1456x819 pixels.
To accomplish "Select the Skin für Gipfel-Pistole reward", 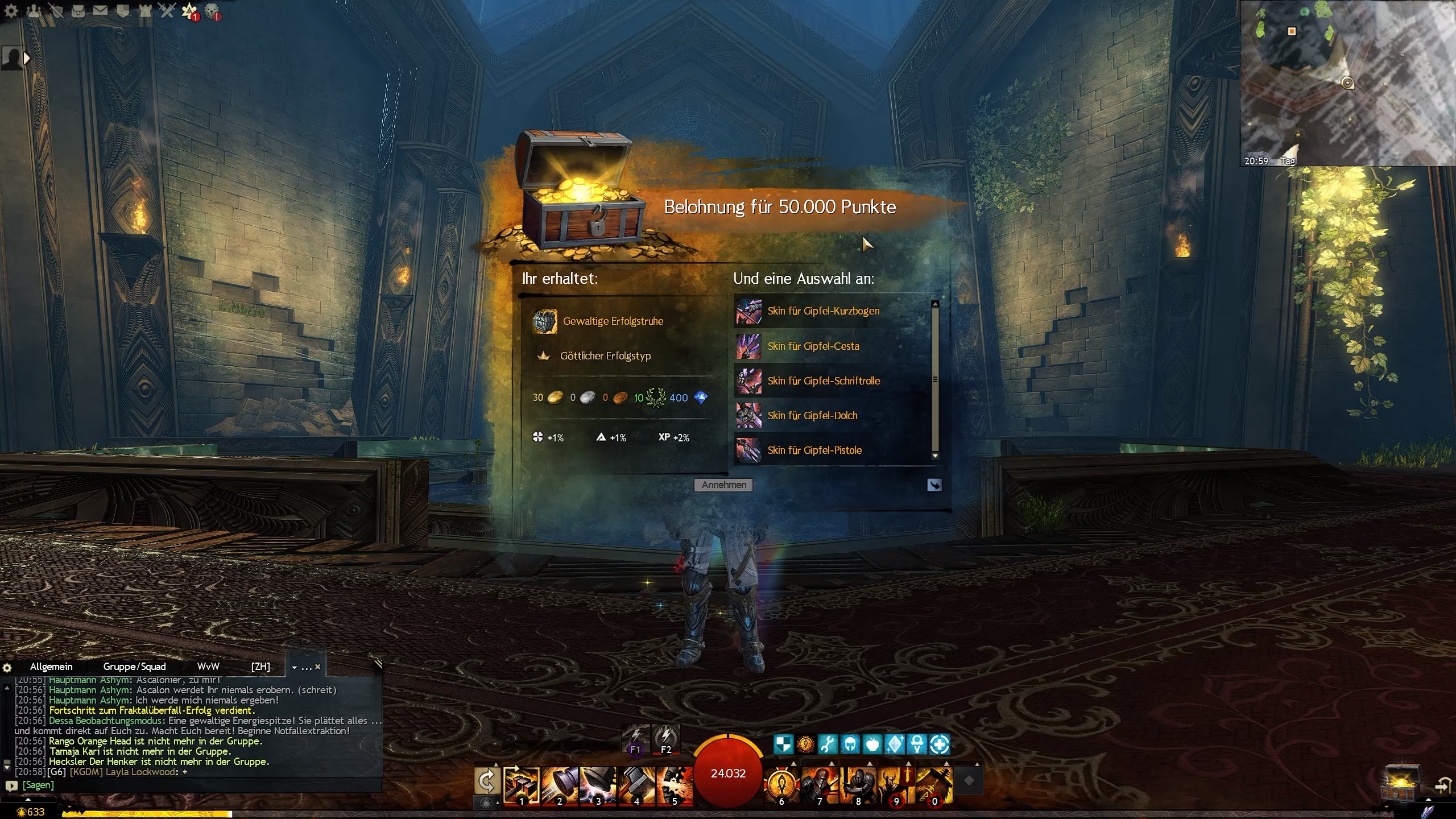I will tap(814, 450).
